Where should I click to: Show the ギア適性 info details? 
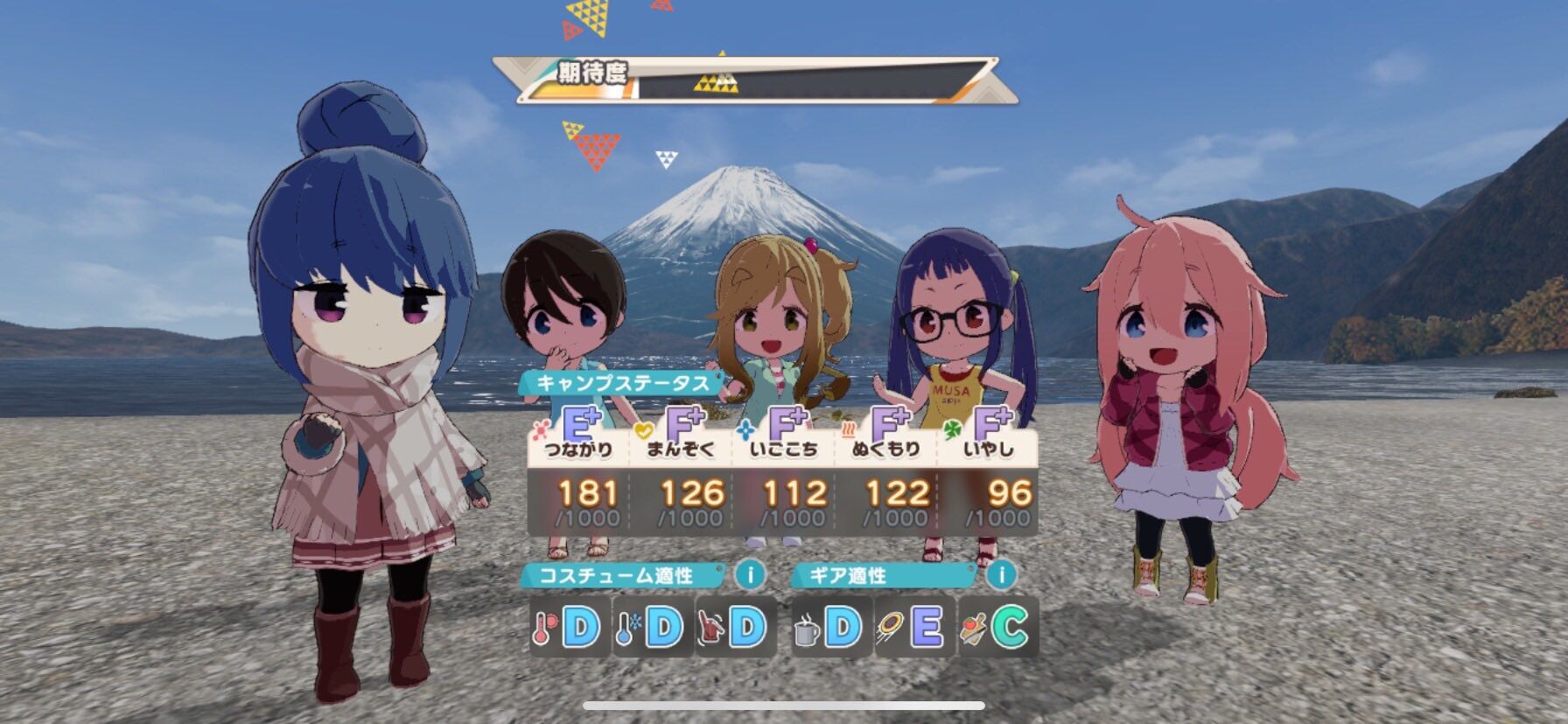point(1002,574)
